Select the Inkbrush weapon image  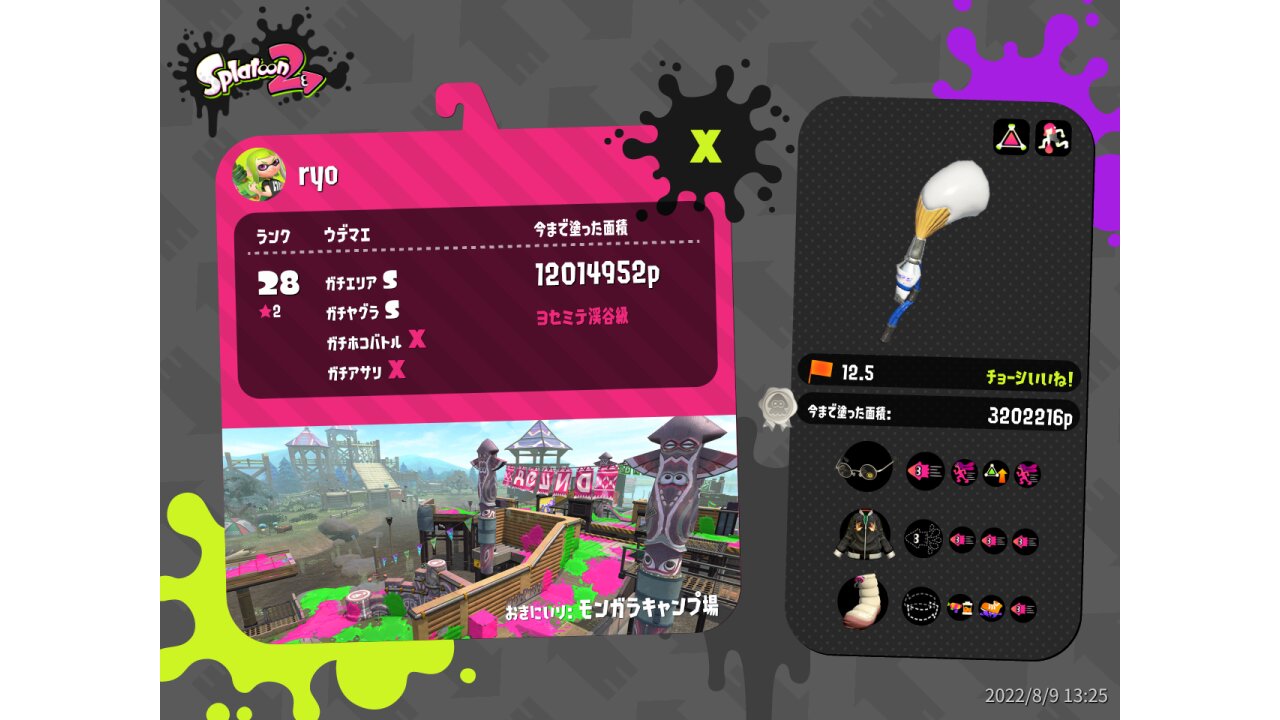click(939, 243)
